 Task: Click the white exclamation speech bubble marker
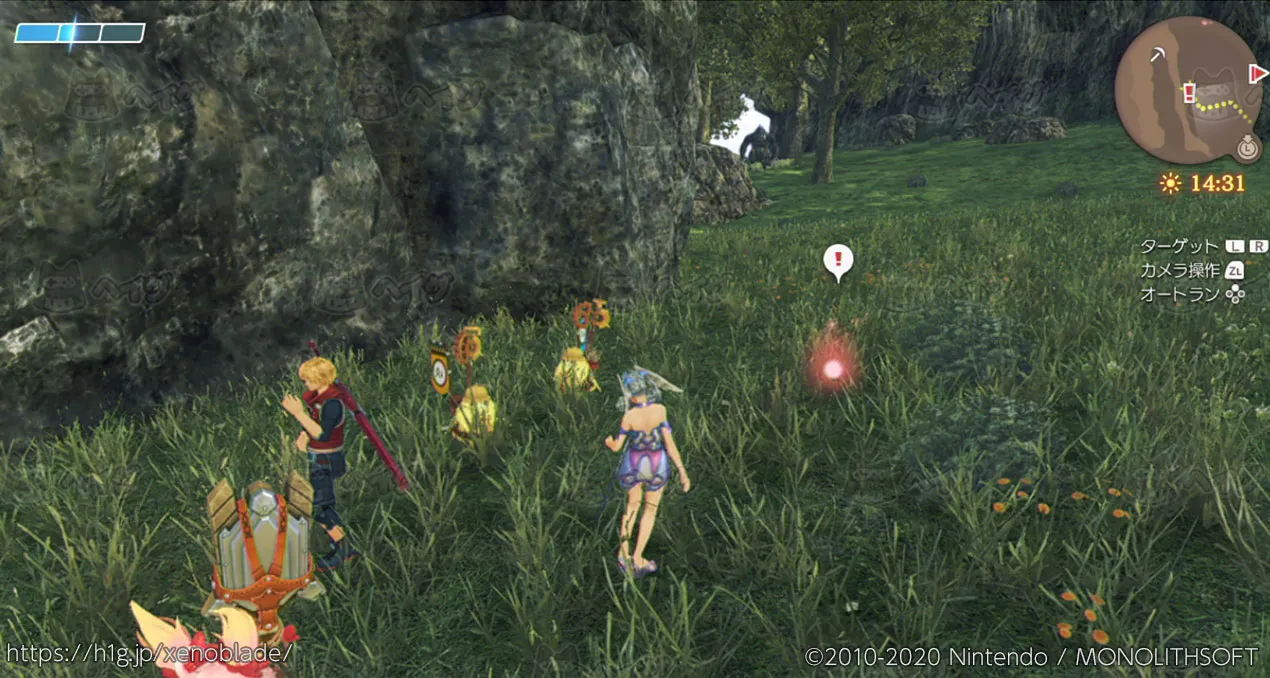click(x=838, y=261)
